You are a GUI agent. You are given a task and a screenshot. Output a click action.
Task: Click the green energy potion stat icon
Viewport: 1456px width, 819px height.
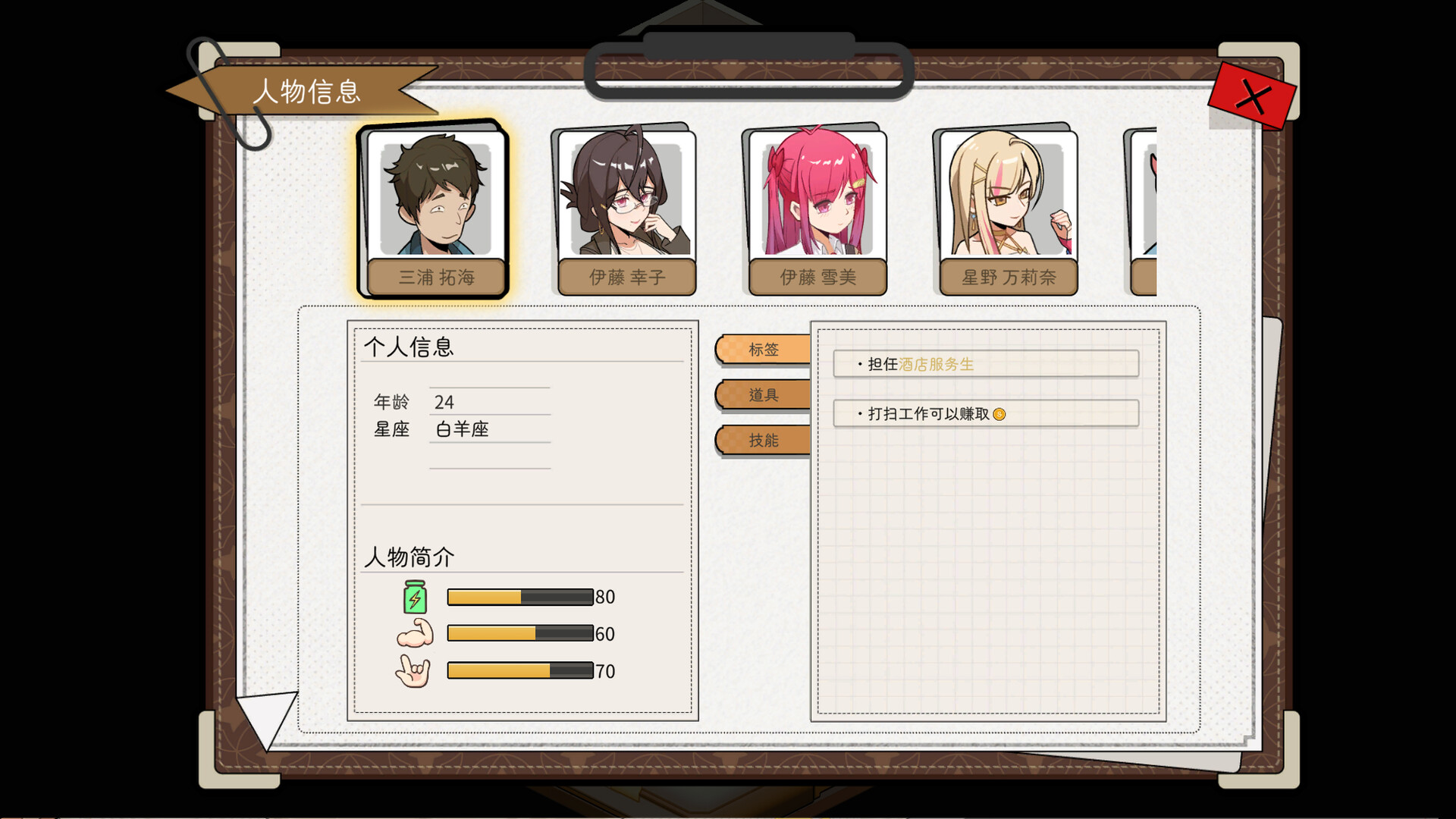[413, 598]
